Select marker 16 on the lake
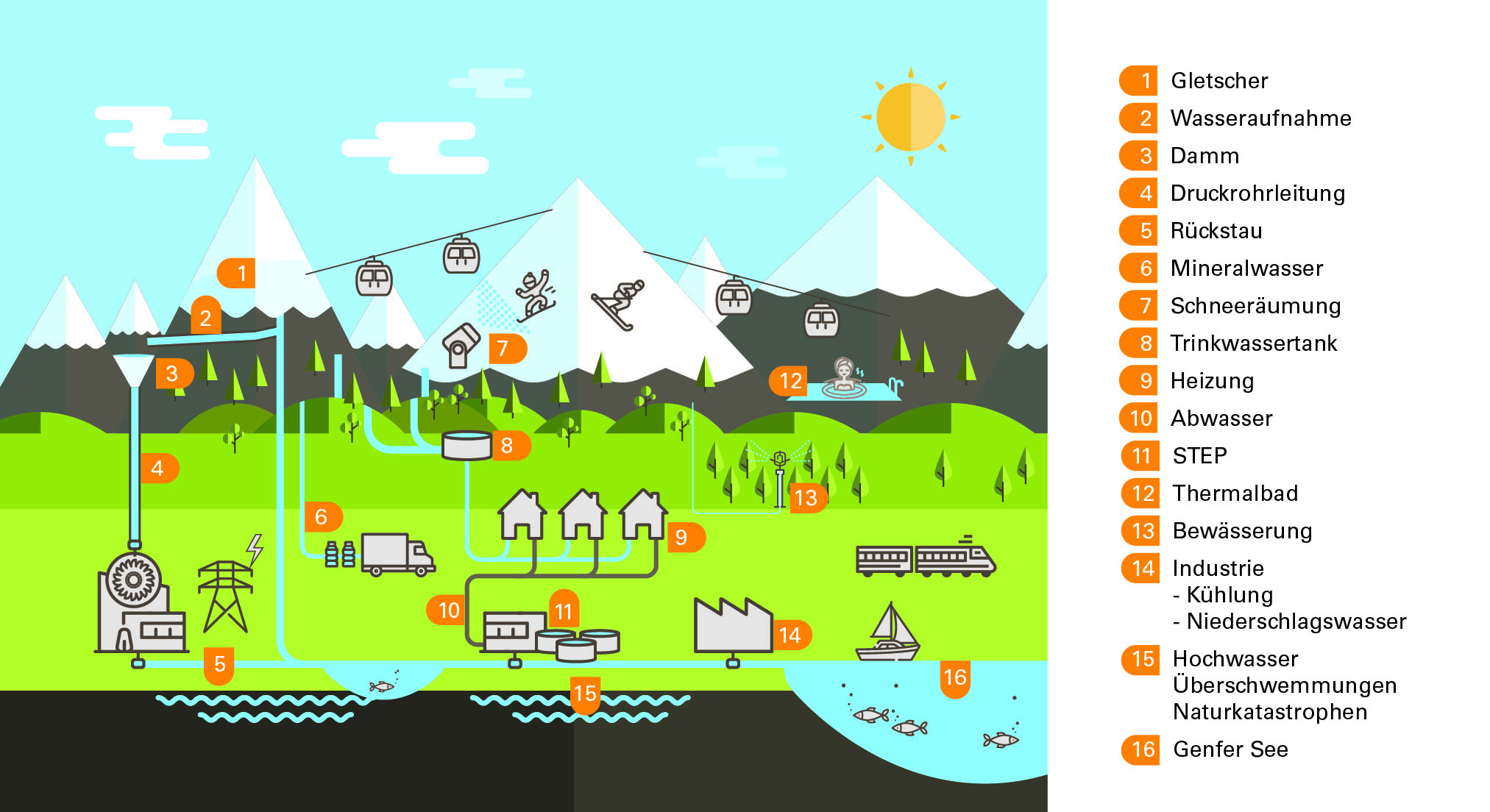1490x812 pixels. 954,677
